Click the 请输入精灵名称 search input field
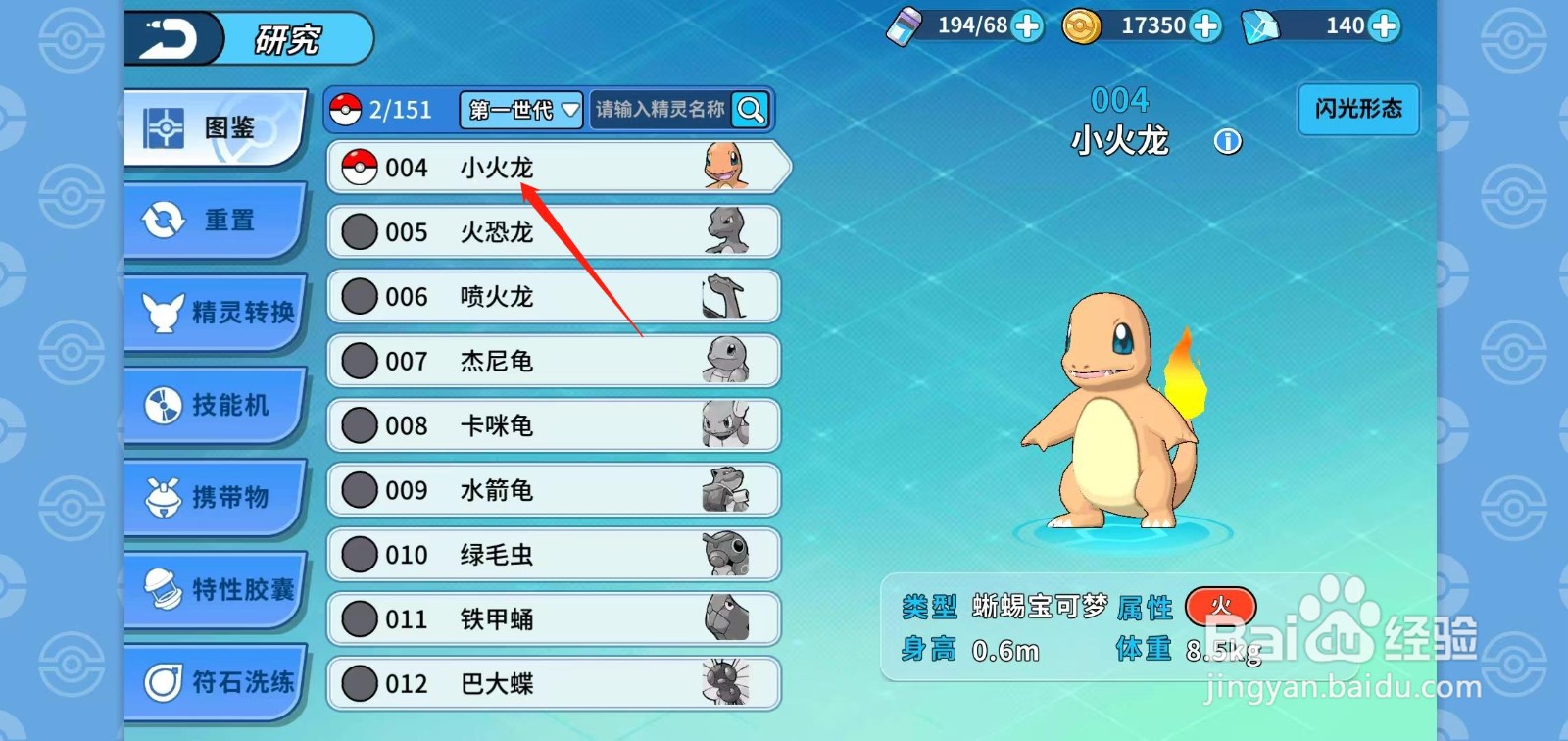Screen dimensions: 1568x741 [x=662, y=111]
